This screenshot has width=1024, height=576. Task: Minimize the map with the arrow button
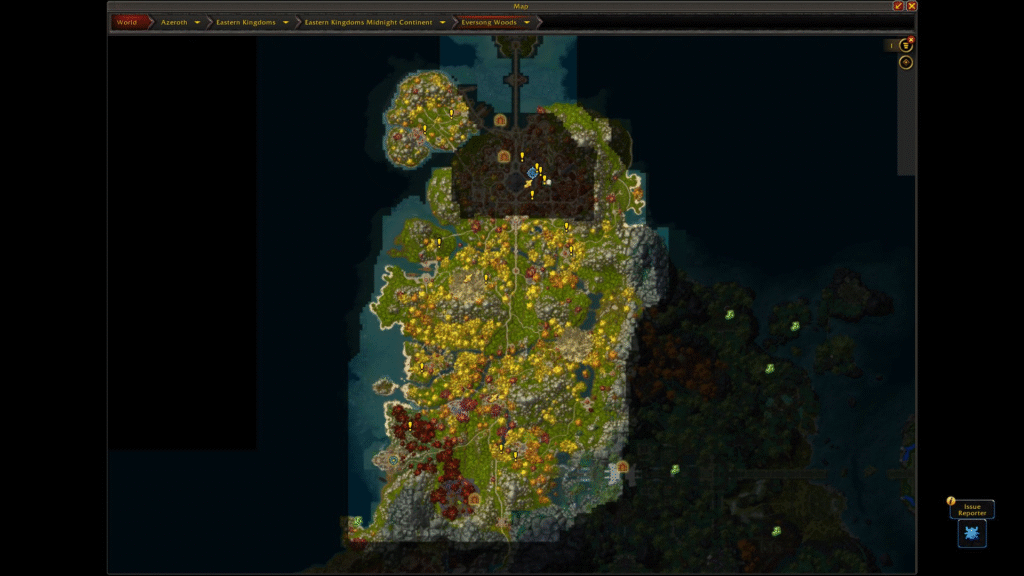898,6
